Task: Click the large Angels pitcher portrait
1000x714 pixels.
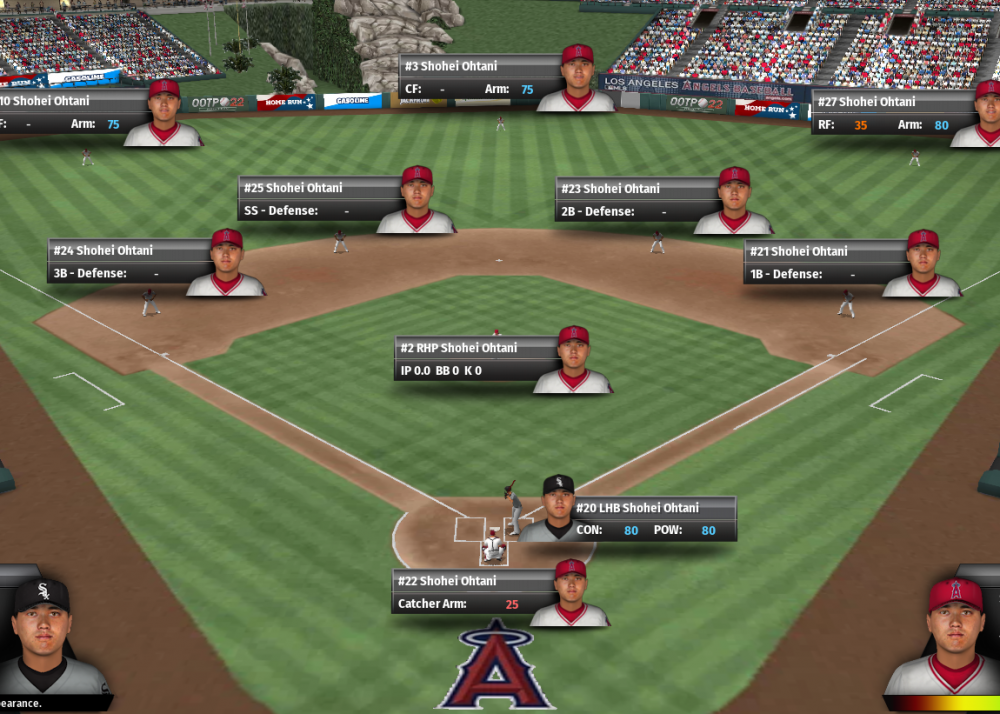Action: click(953, 636)
